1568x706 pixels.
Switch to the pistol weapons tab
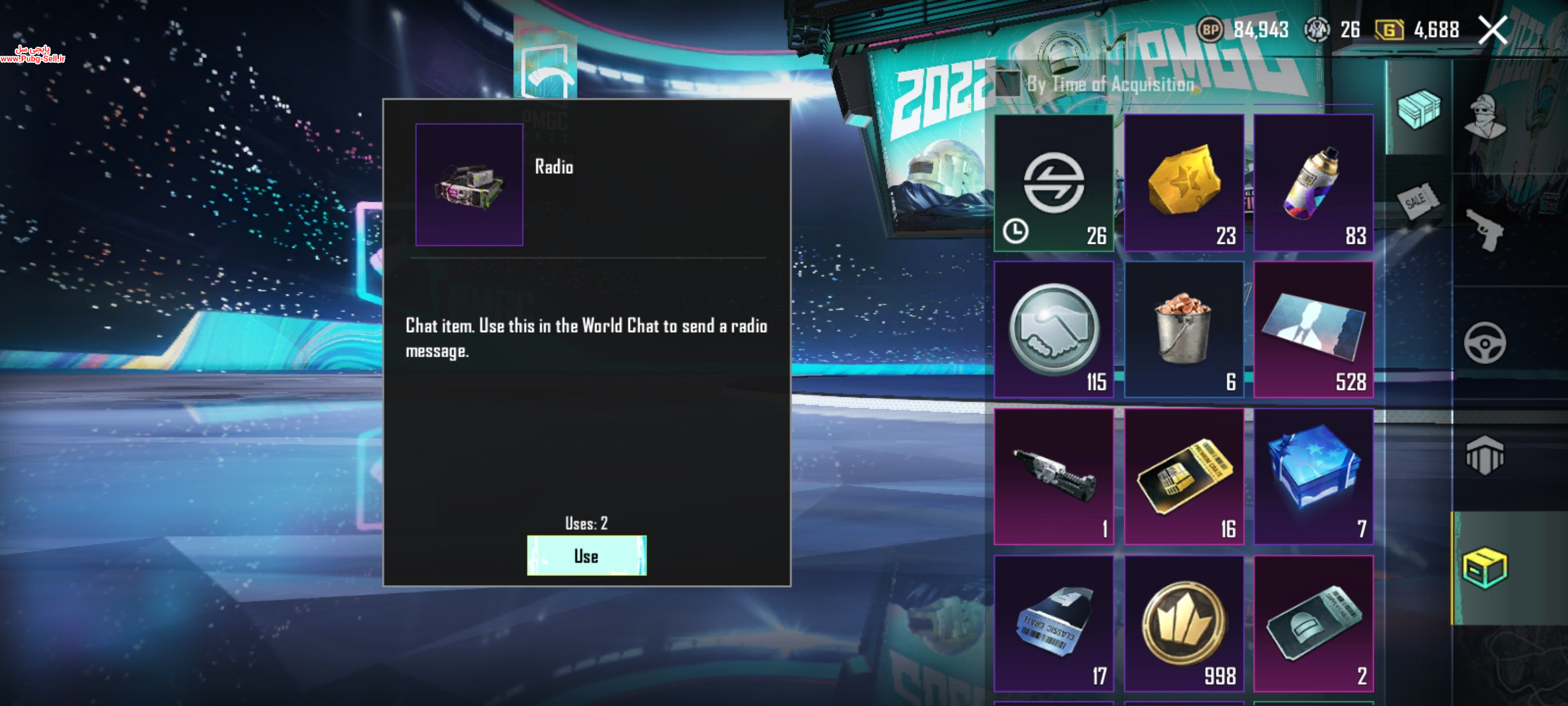click(1484, 230)
